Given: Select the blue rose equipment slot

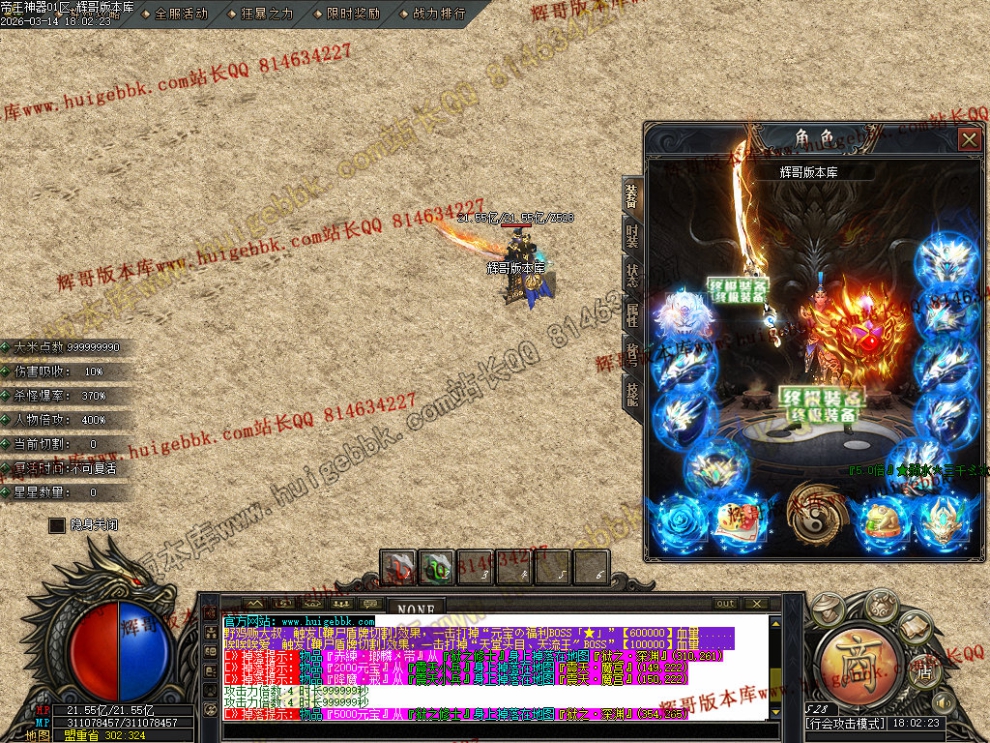Looking at the screenshot, I should [x=682, y=521].
